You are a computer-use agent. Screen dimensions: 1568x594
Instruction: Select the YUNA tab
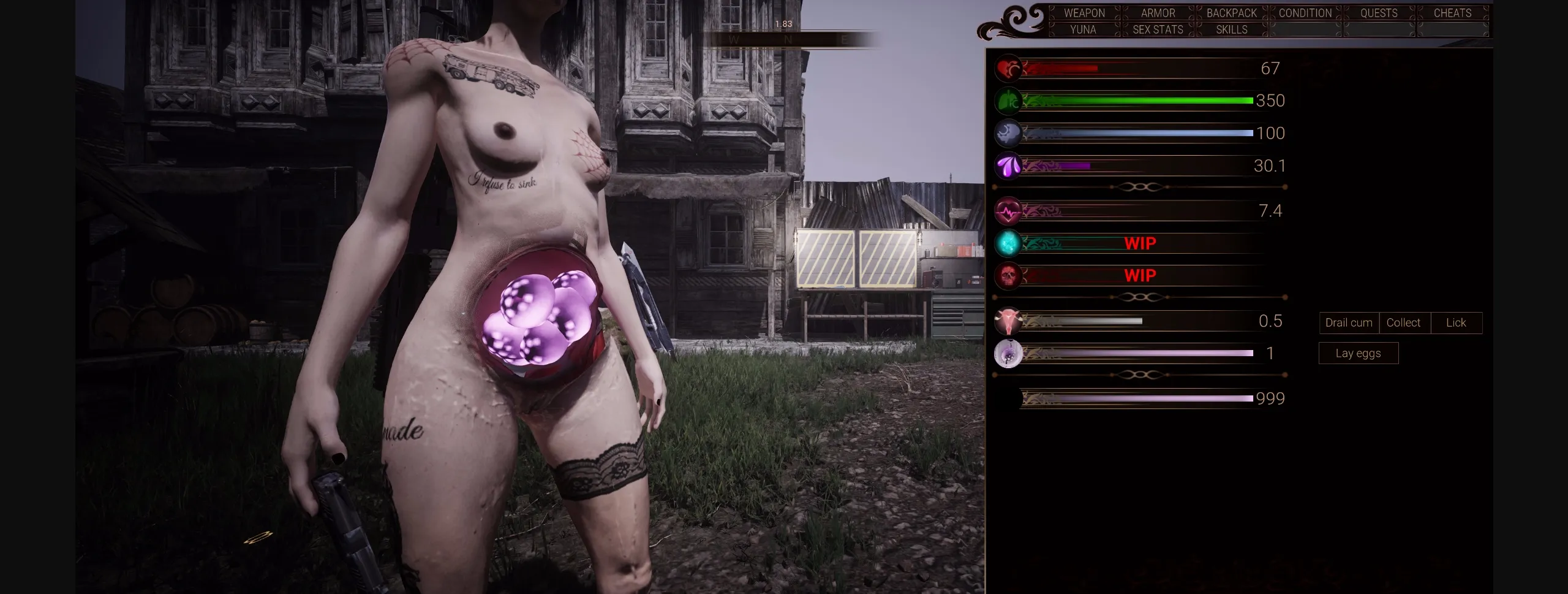coord(1083,29)
